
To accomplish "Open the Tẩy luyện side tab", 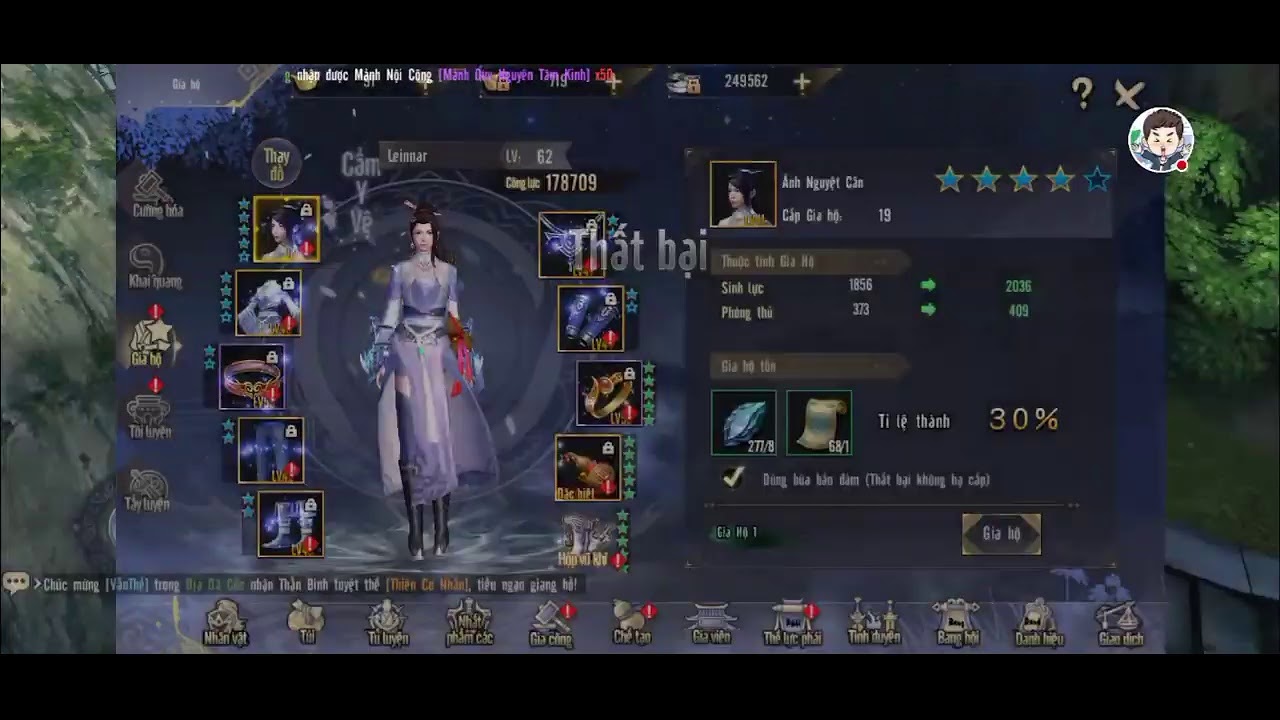I will click(147, 489).
